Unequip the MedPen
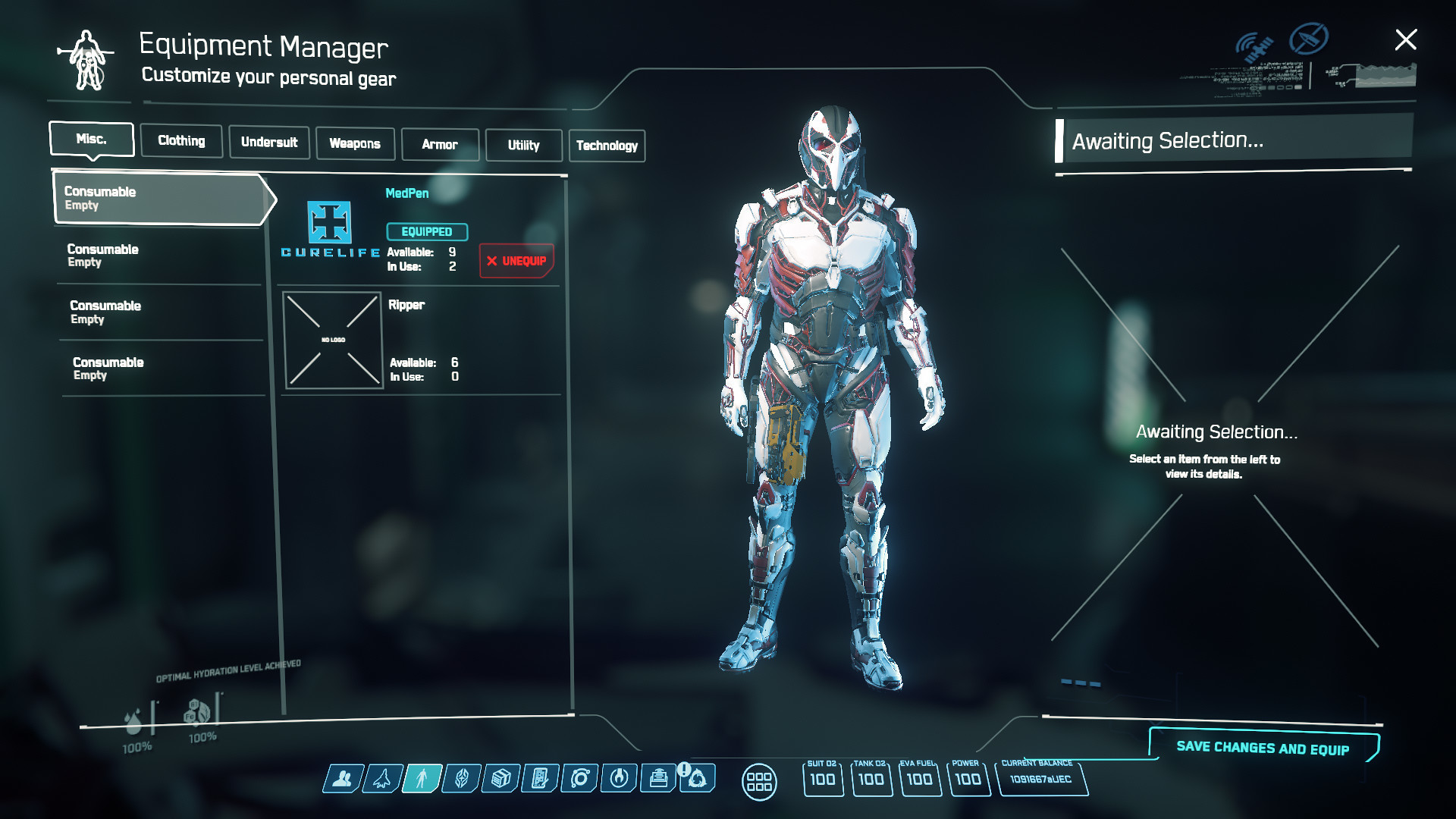The height and width of the screenshot is (819, 1456). [516, 261]
